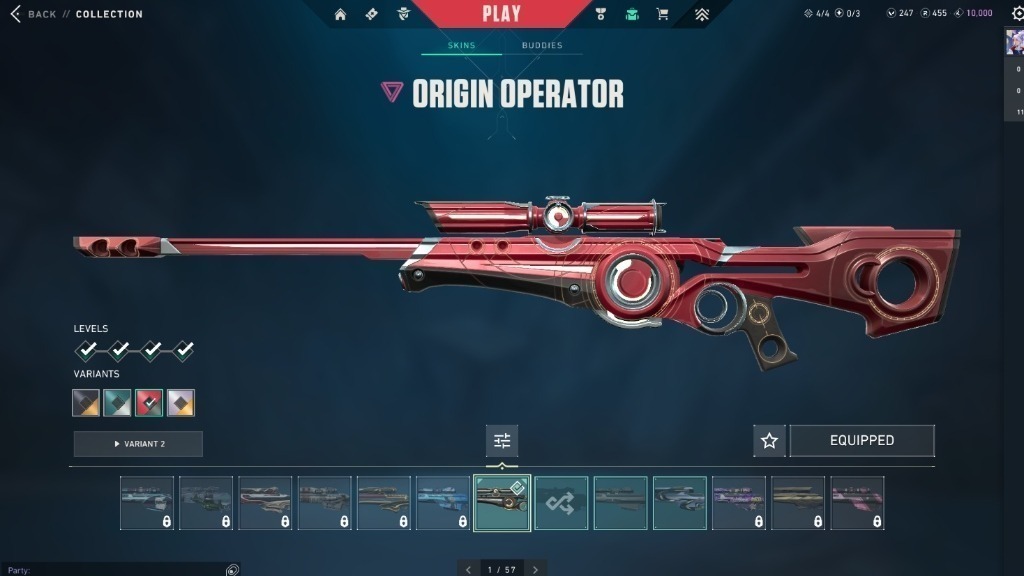The height and width of the screenshot is (576, 1024).
Task: Favorite this skin with the star button
Action: 769,441
